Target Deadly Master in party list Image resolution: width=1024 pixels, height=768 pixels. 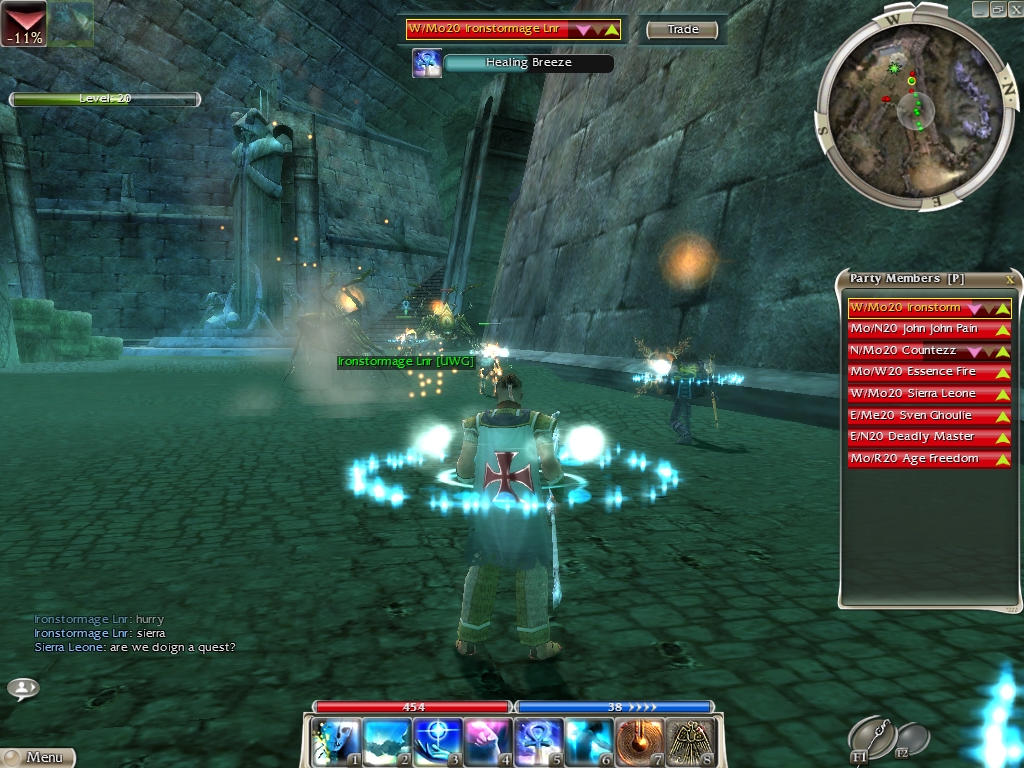929,437
